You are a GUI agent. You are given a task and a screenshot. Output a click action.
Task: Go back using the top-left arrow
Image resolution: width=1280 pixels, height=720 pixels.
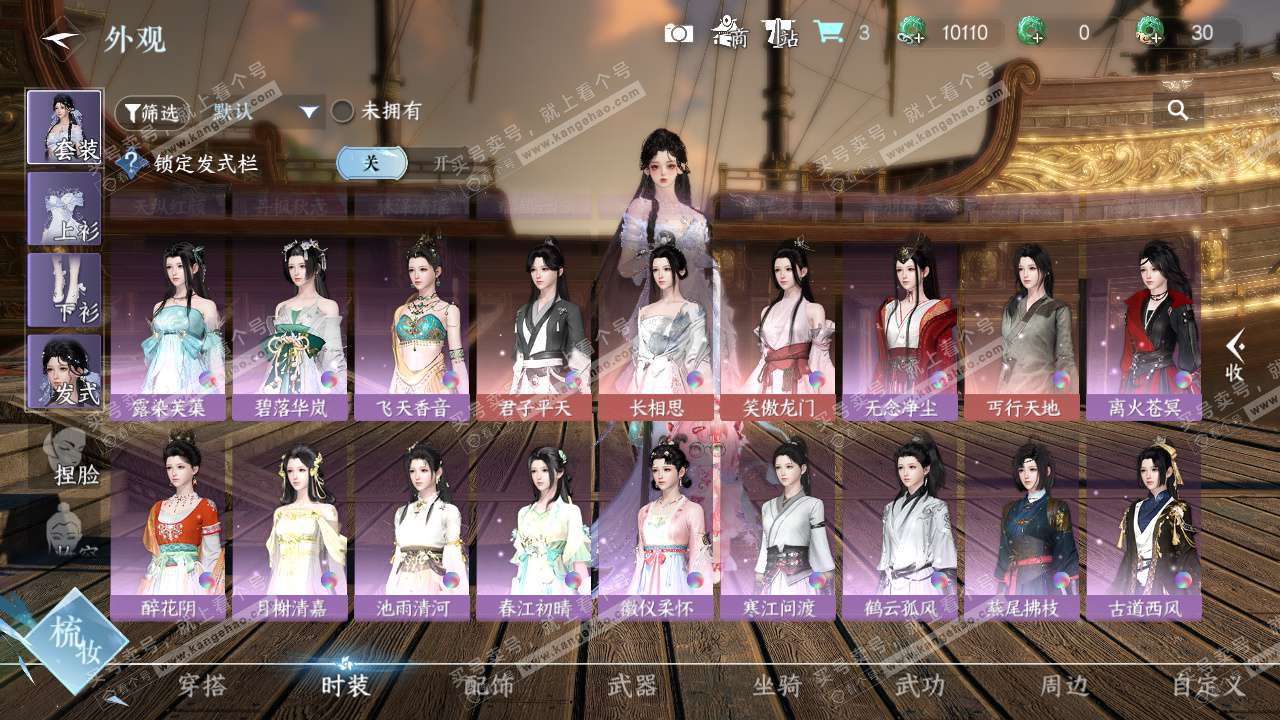click(x=60, y=38)
